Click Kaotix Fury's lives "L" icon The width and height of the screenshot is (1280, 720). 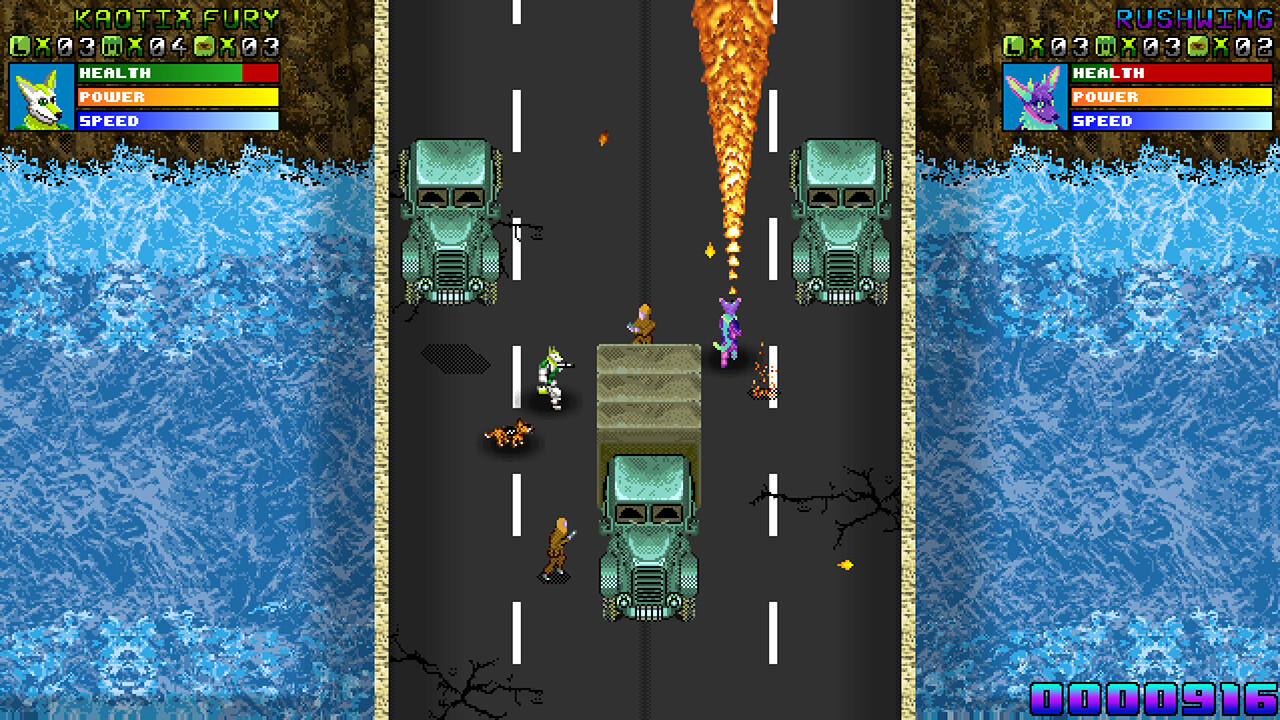pyautogui.click(x=18, y=44)
